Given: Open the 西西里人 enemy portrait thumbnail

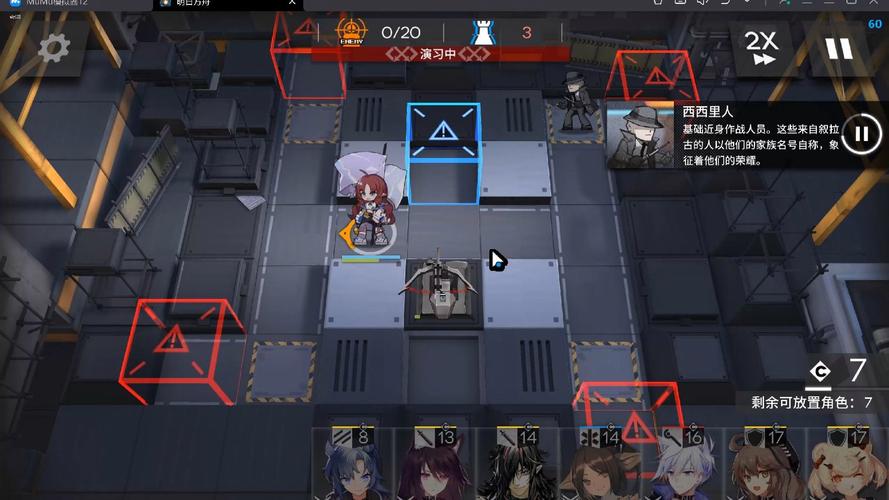Looking at the screenshot, I should pos(640,134).
